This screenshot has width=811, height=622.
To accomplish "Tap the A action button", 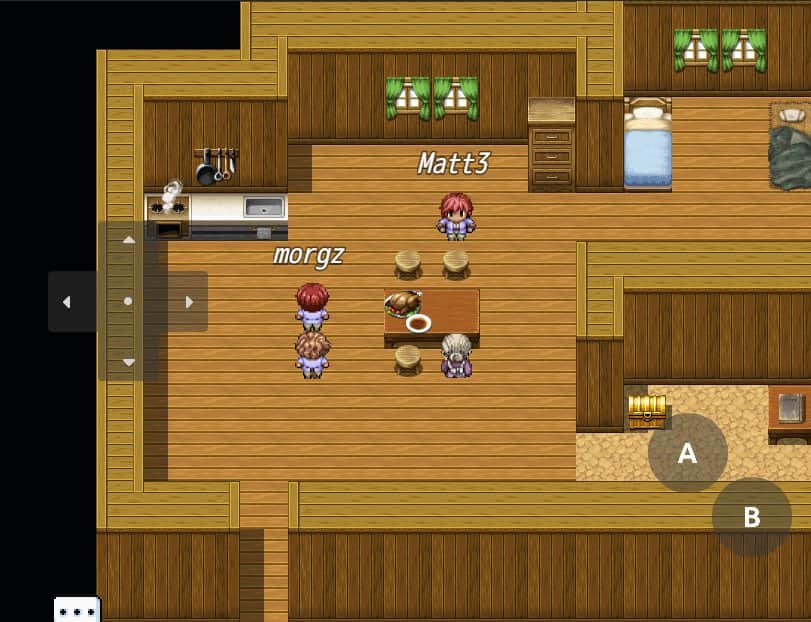I will click(x=687, y=453).
